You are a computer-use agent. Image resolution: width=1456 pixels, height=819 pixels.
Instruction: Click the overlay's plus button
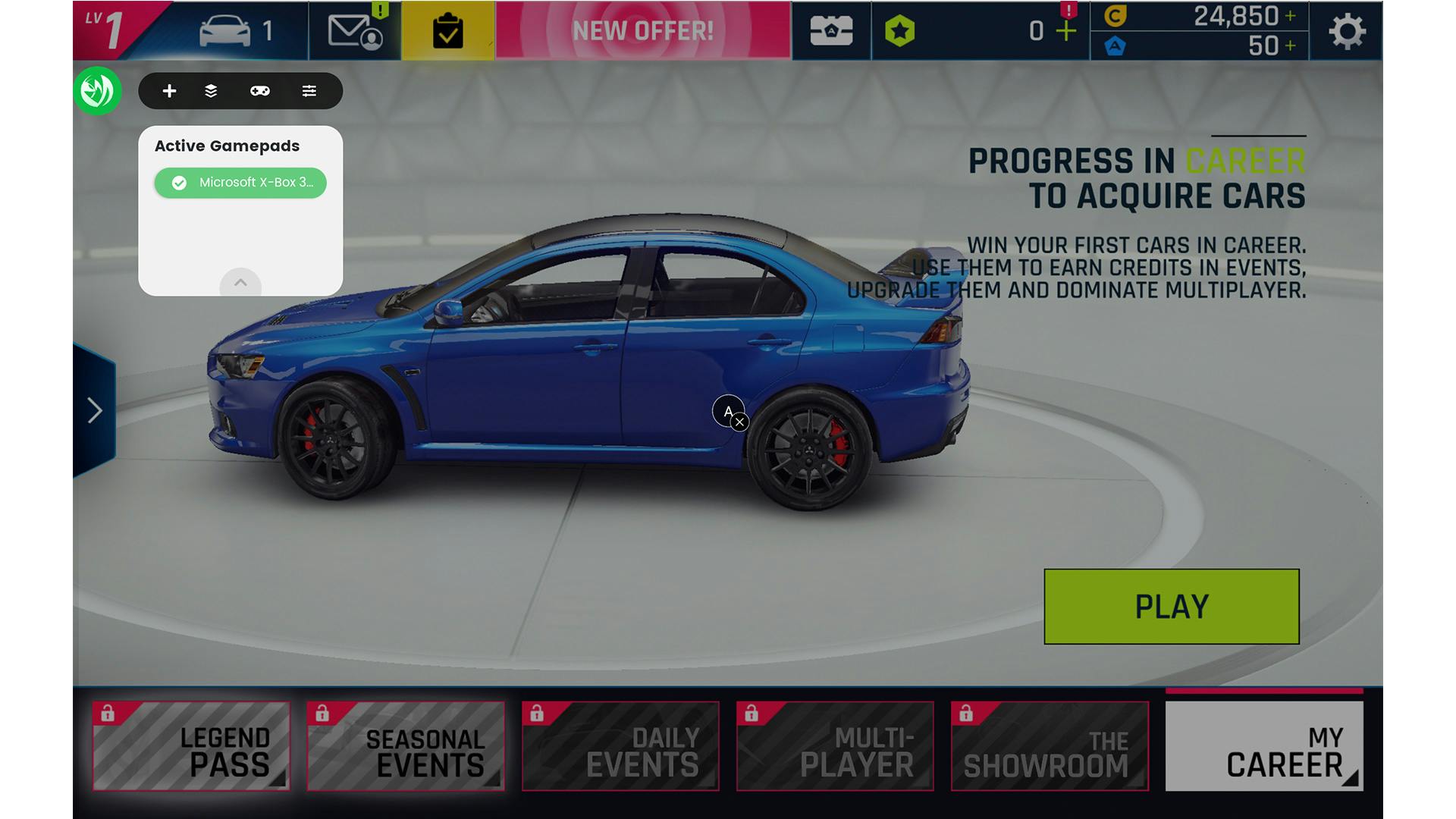click(x=169, y=91)
